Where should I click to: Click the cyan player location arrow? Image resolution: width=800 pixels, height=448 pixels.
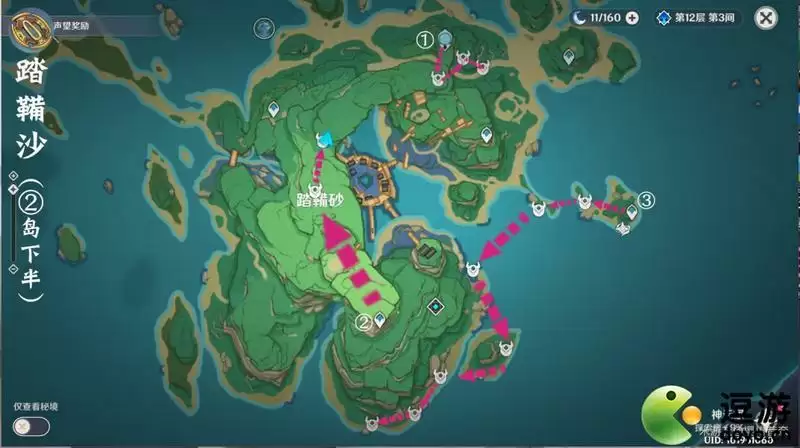click(323, 138)
